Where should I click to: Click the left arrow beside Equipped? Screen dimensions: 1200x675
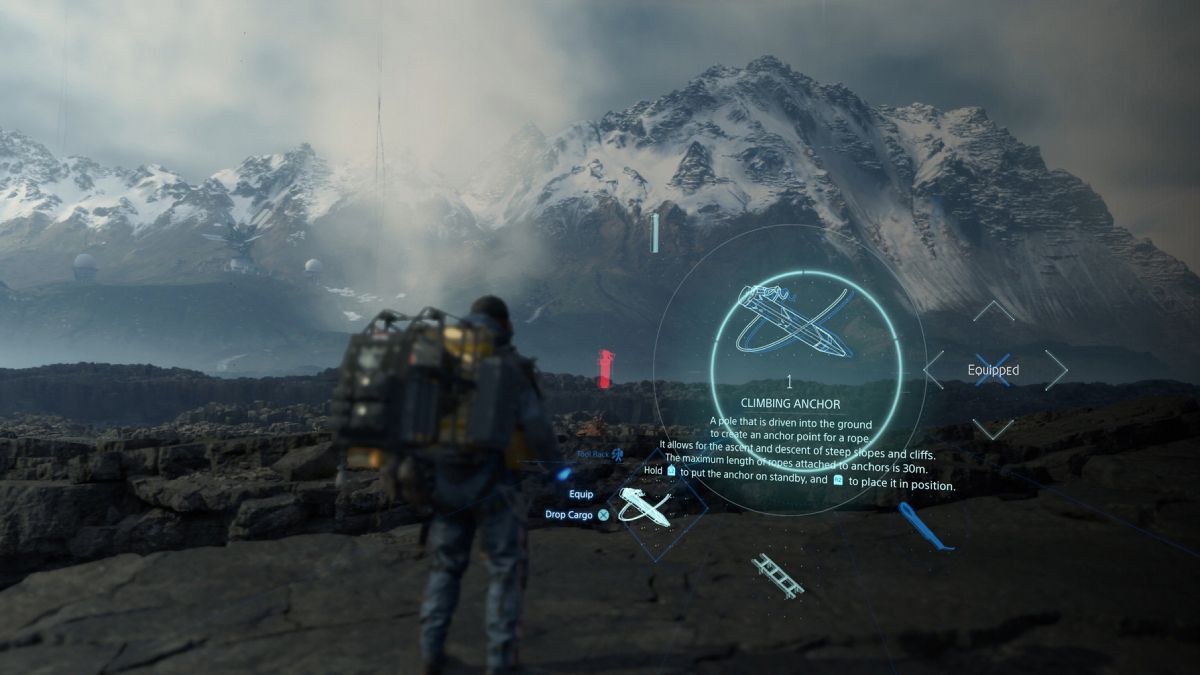[934, 370]
